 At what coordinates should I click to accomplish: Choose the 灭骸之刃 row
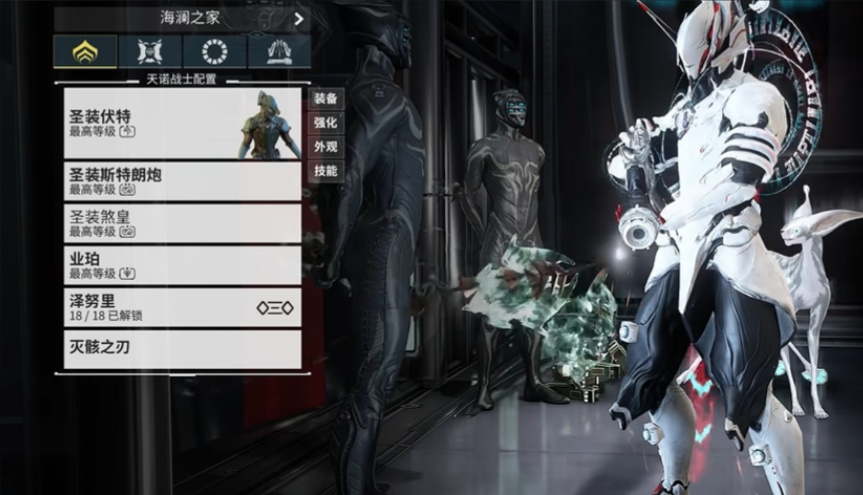pyautogui.click(x=182, y=349)
